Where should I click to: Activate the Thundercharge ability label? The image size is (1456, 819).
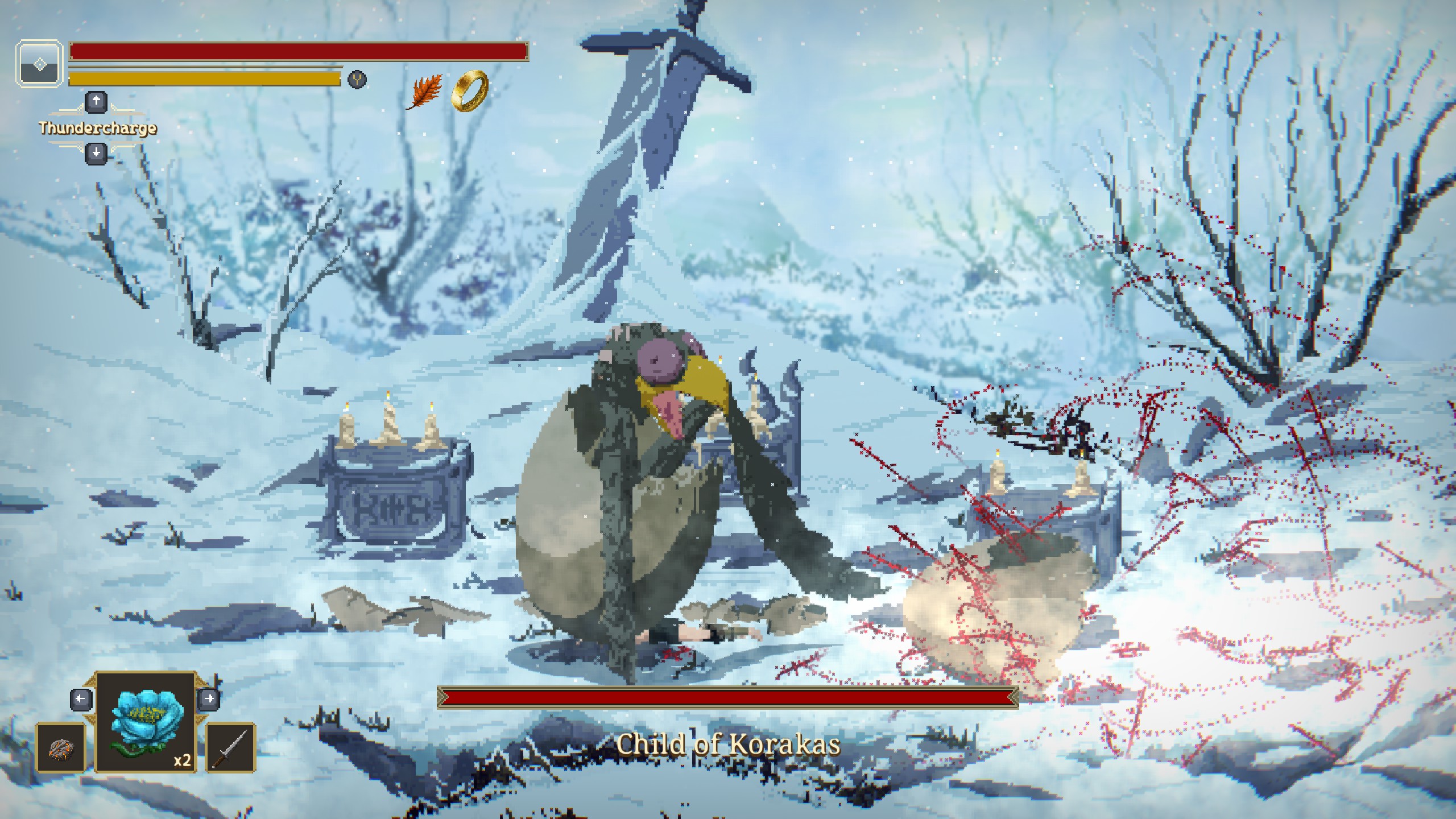97,128
